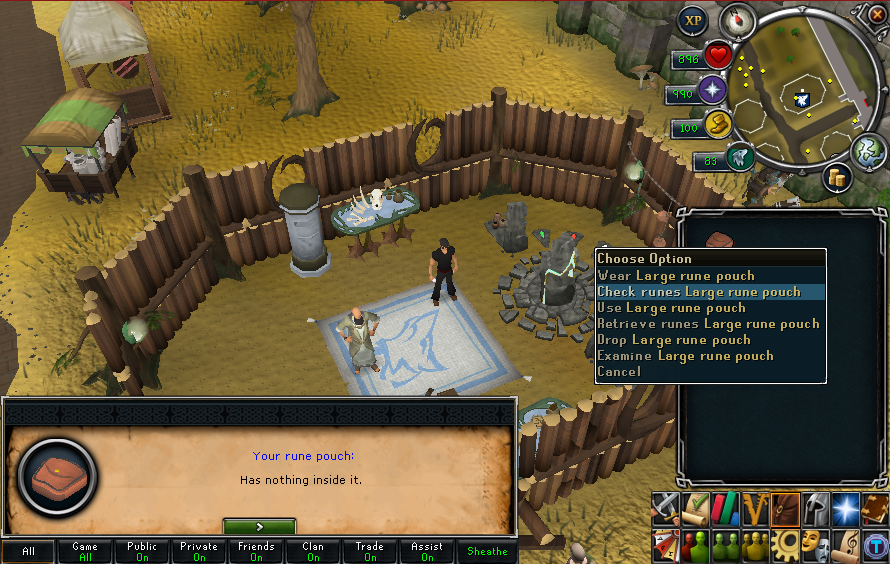Select Examine Large rune pouch
This screenshot has height=564, width=890.
point(685,356)
